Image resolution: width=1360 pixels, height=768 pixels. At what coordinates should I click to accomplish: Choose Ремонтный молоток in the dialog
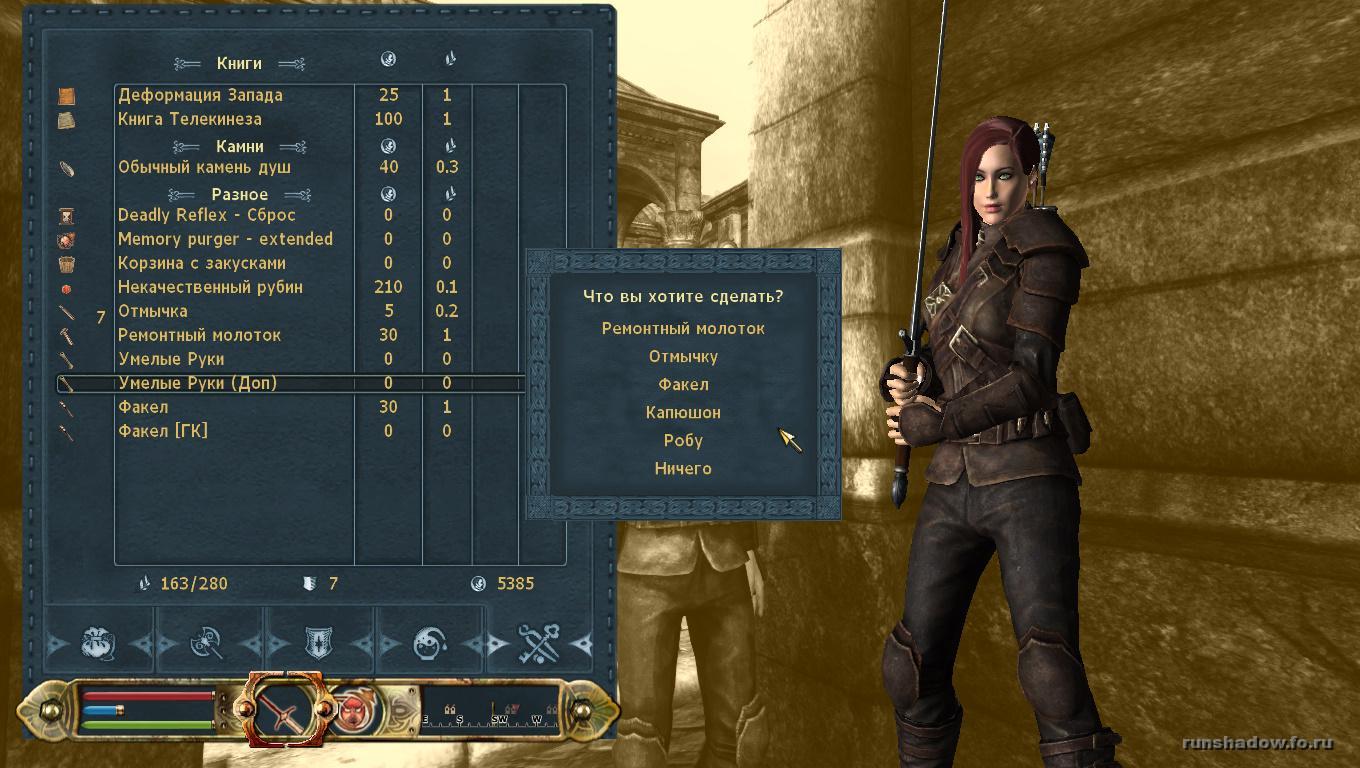(x=683, y=328)
